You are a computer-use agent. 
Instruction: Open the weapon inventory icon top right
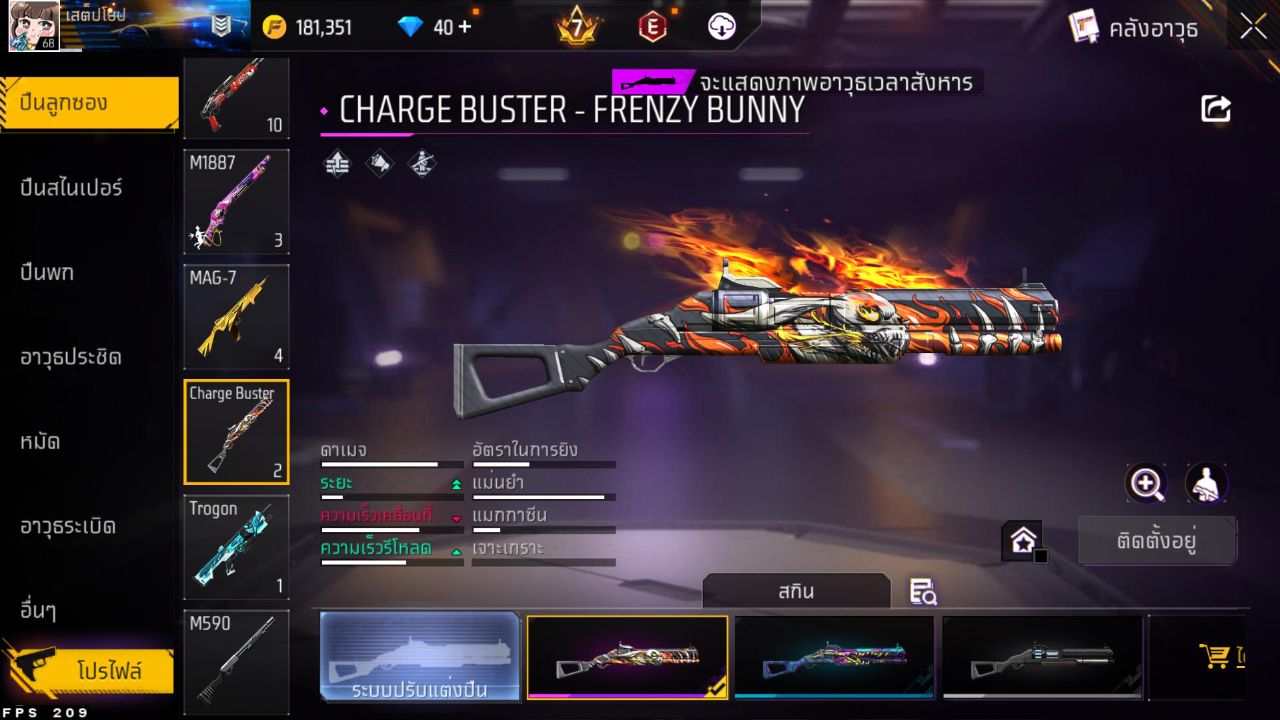click(1084, 27)
